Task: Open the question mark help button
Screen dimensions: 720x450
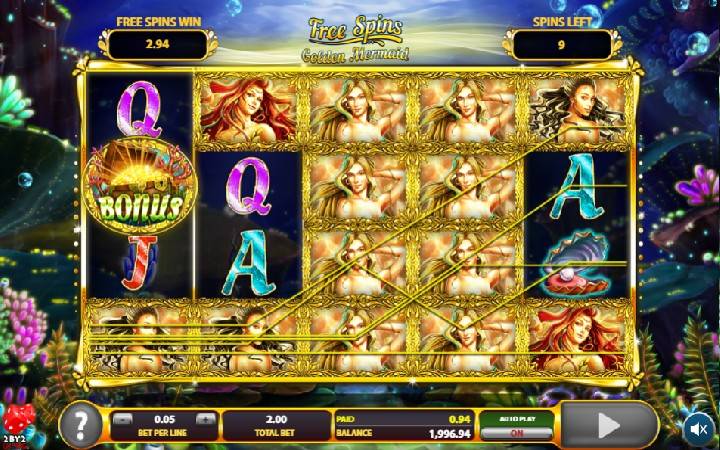Action: coord(82,427)
